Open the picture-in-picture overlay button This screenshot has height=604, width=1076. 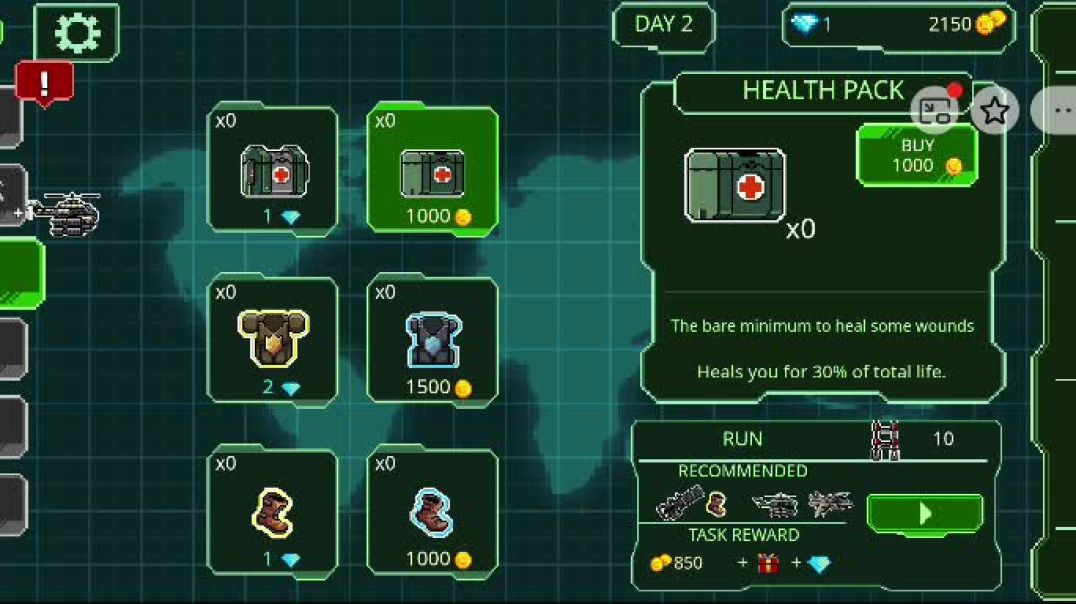(935, 110)
